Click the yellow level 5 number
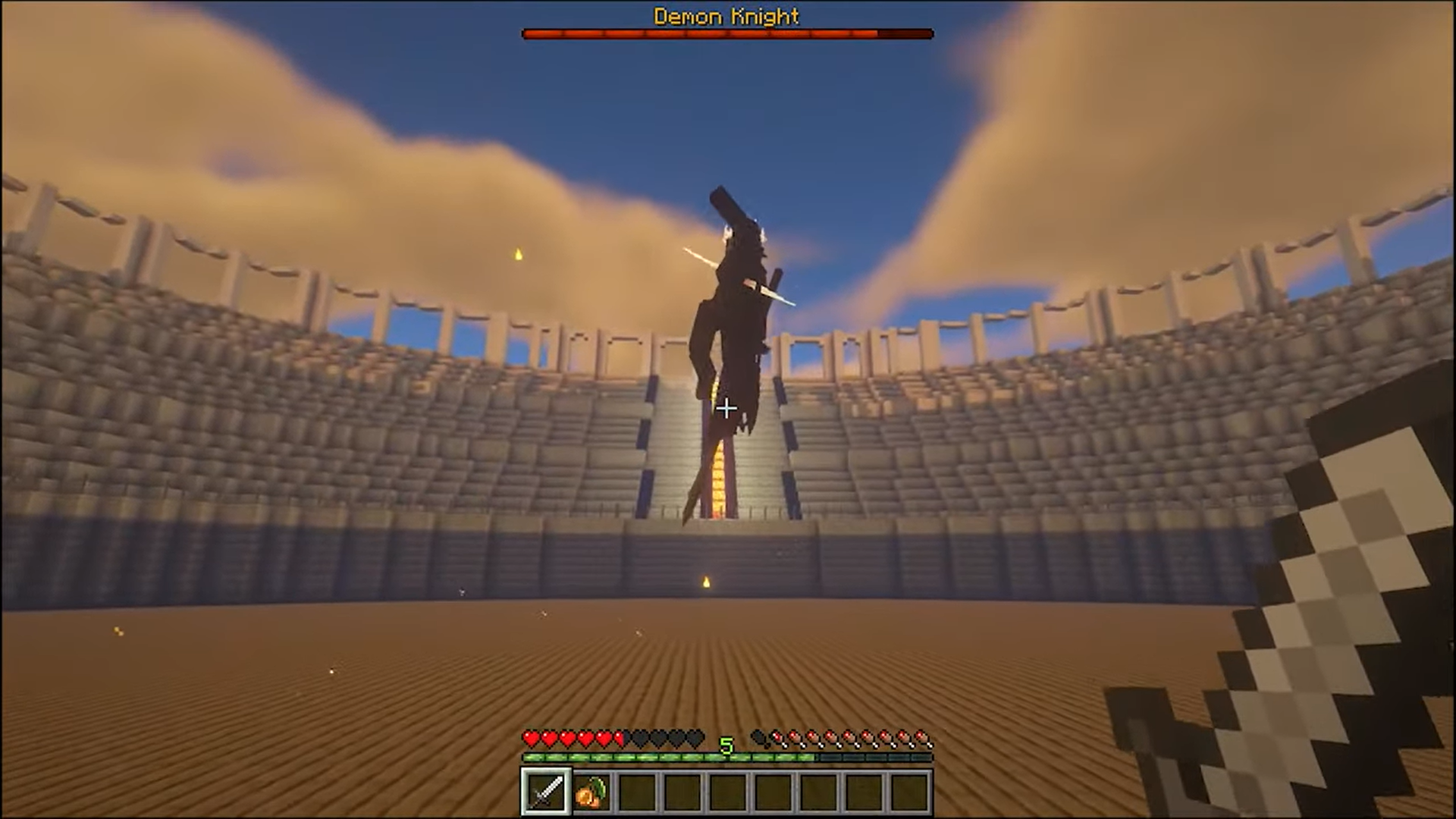 (x=726, y=745)
